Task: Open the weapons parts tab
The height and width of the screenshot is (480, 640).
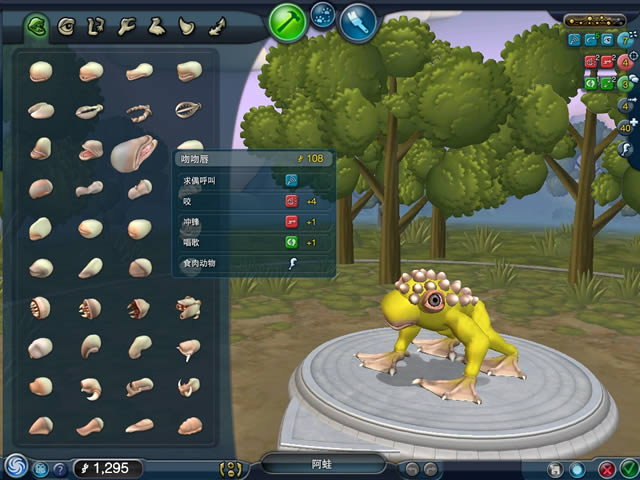Action: [x=186, y=24]
